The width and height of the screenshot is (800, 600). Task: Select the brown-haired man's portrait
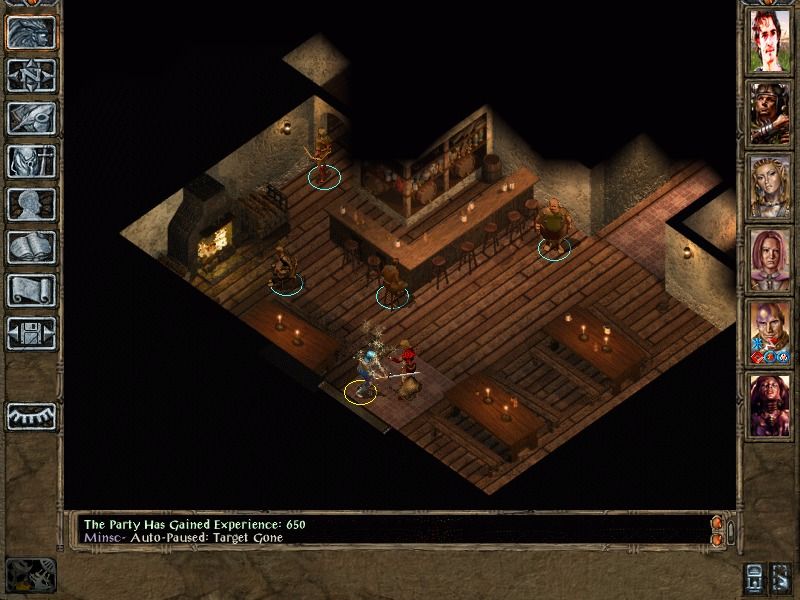pos(771,42)
